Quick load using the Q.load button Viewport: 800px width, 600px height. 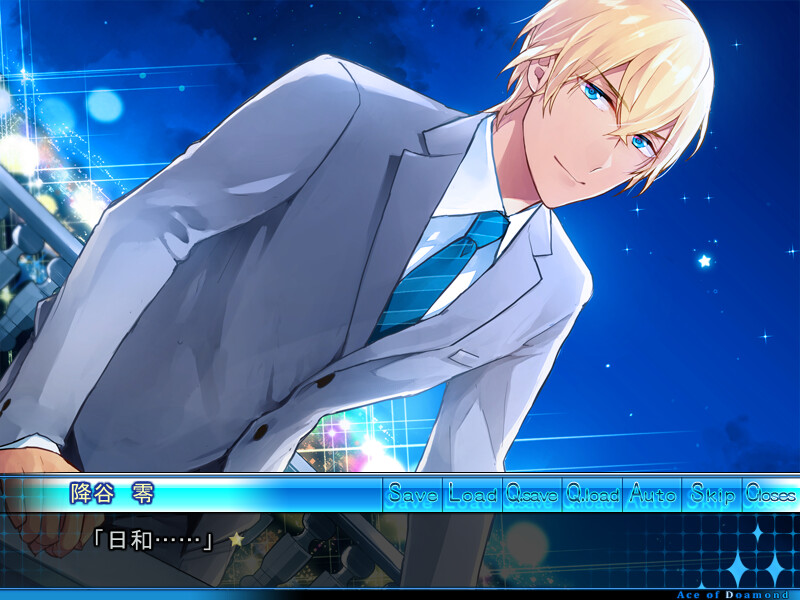pos(592,494)
